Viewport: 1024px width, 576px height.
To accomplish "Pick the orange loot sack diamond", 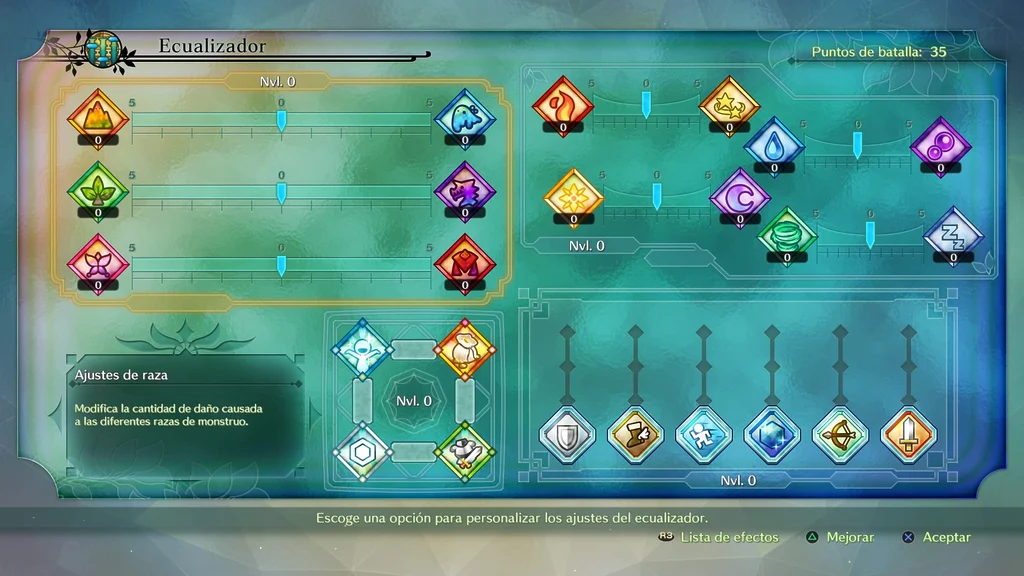I will point(465,348).
